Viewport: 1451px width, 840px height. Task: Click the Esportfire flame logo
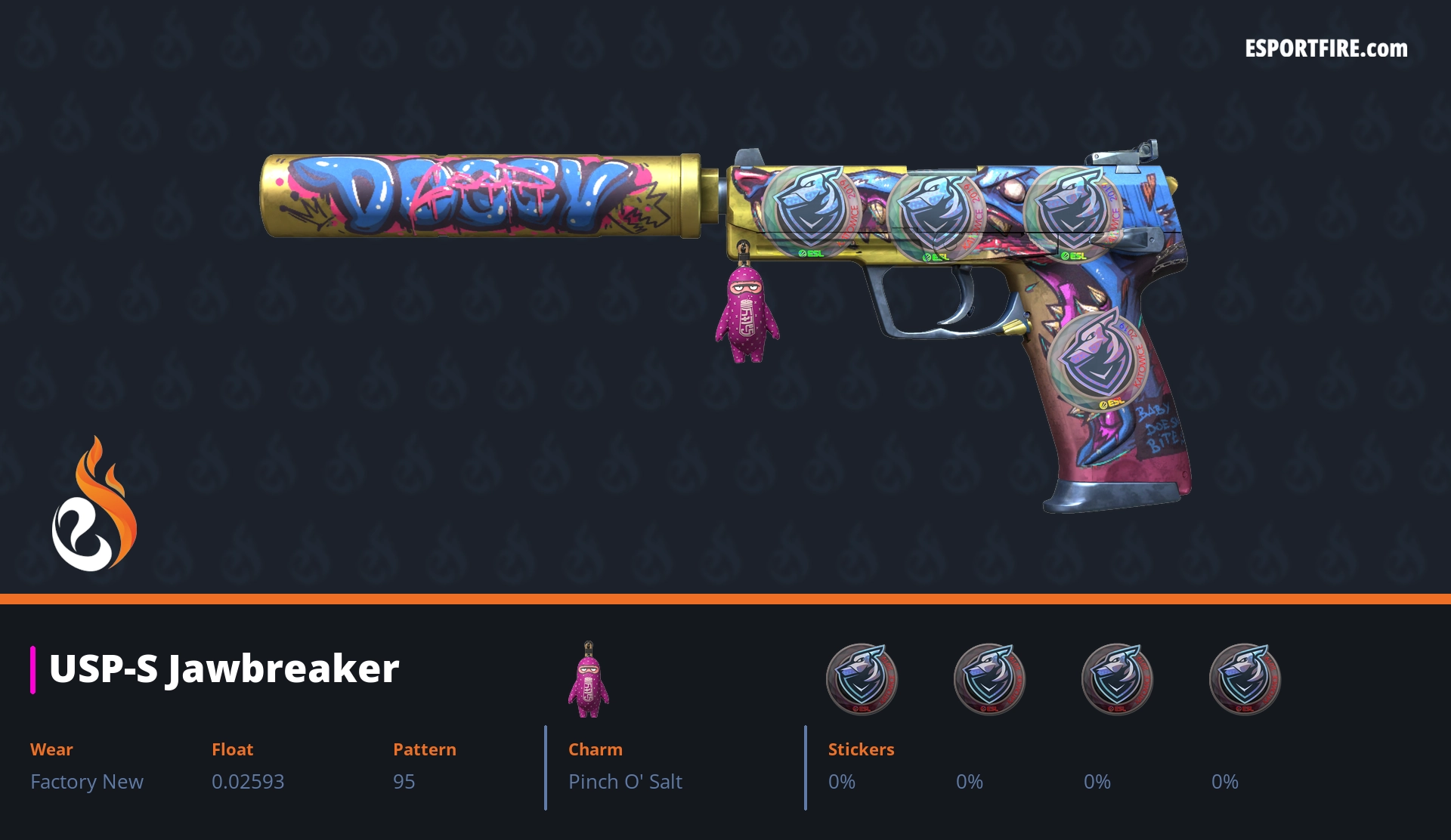tap(94, 505)
